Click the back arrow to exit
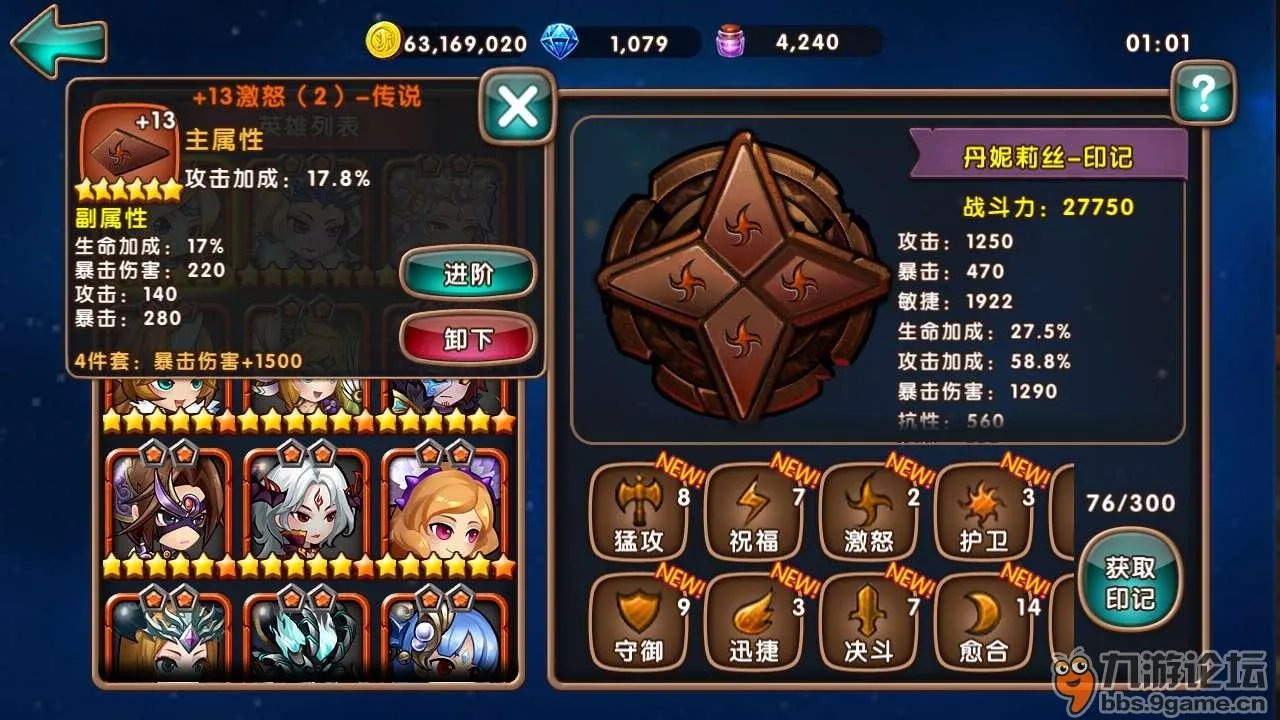This screenshot has width=1280, height=720. point(57,40)
